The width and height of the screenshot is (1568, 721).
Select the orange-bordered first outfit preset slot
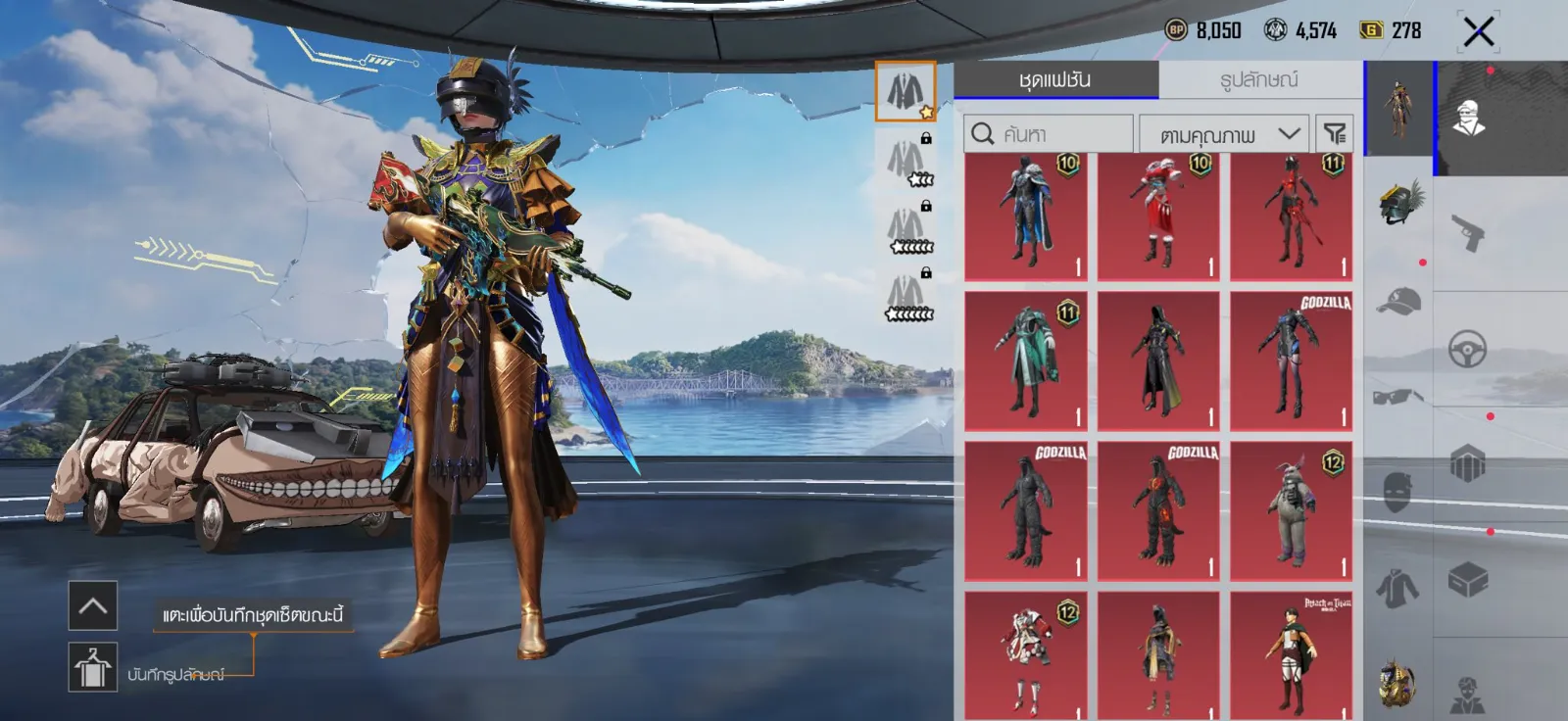[905, 91]
